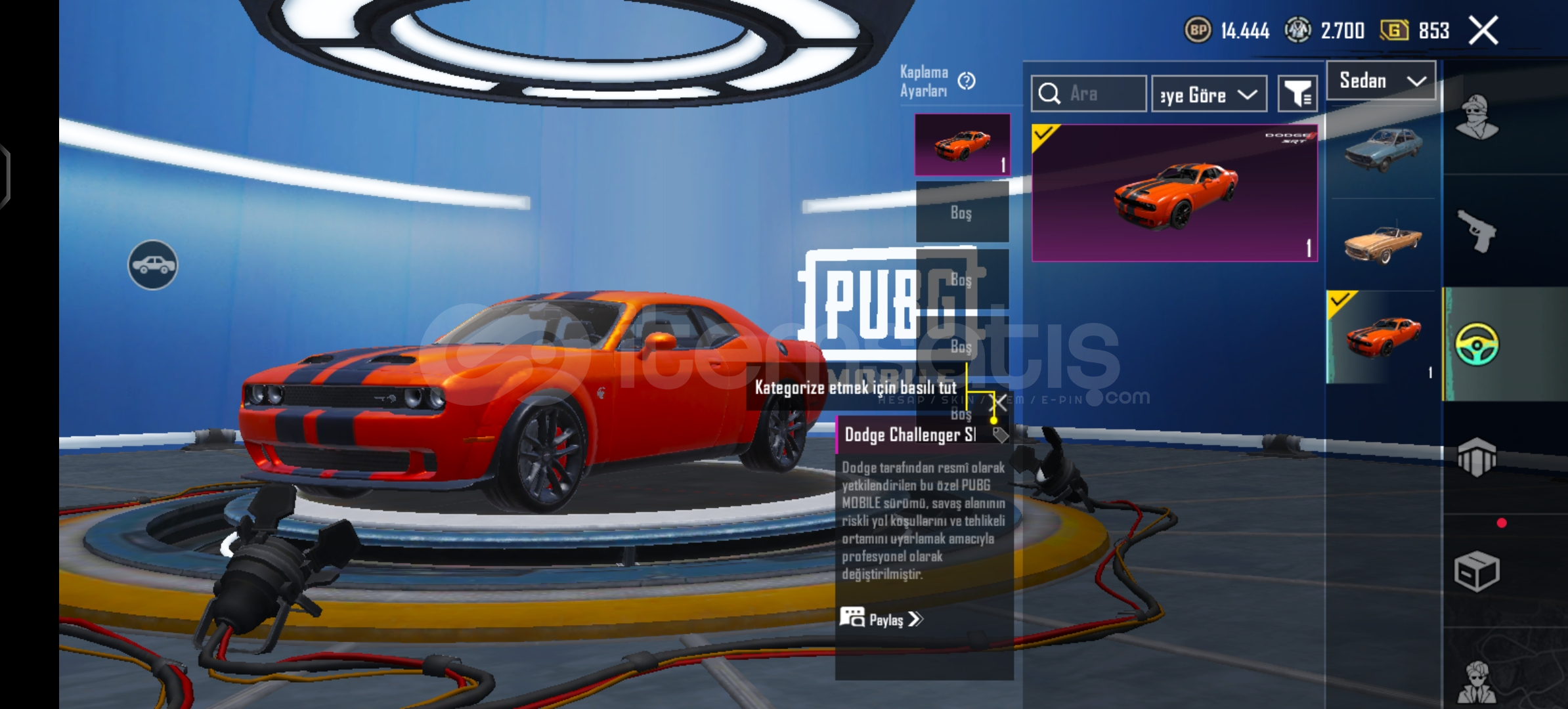Open the Göre sort dropdown
Screen dimensions: 1568x709
[1209, 95]
